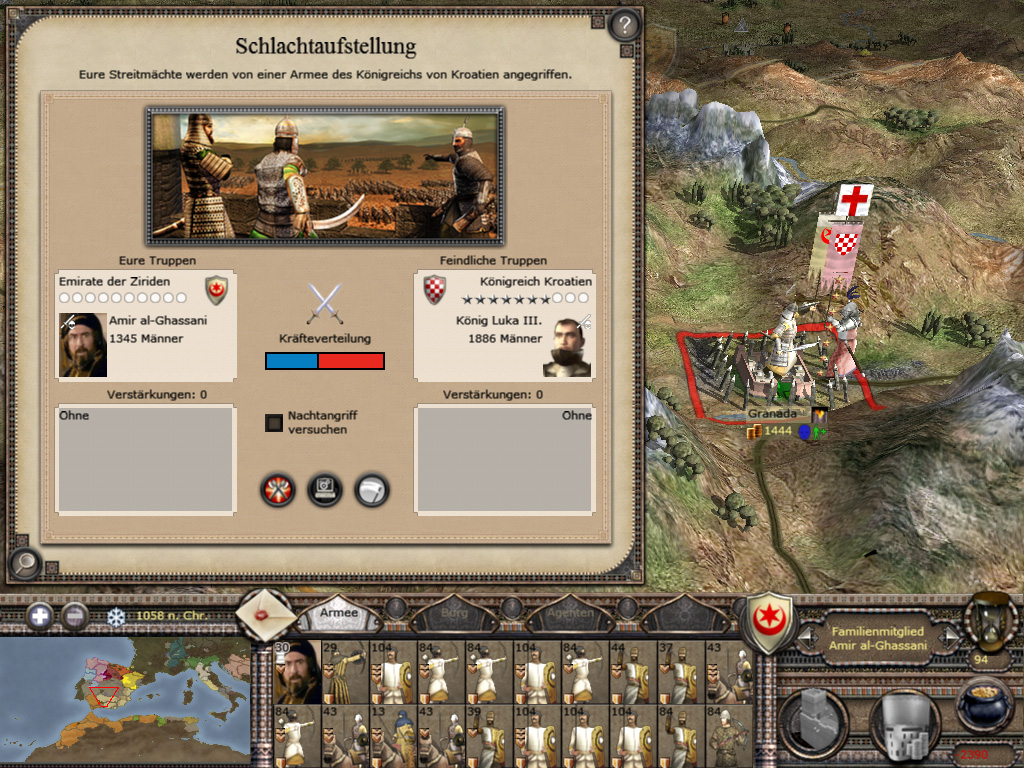Go to next character with right arrow

coord(951,636)
